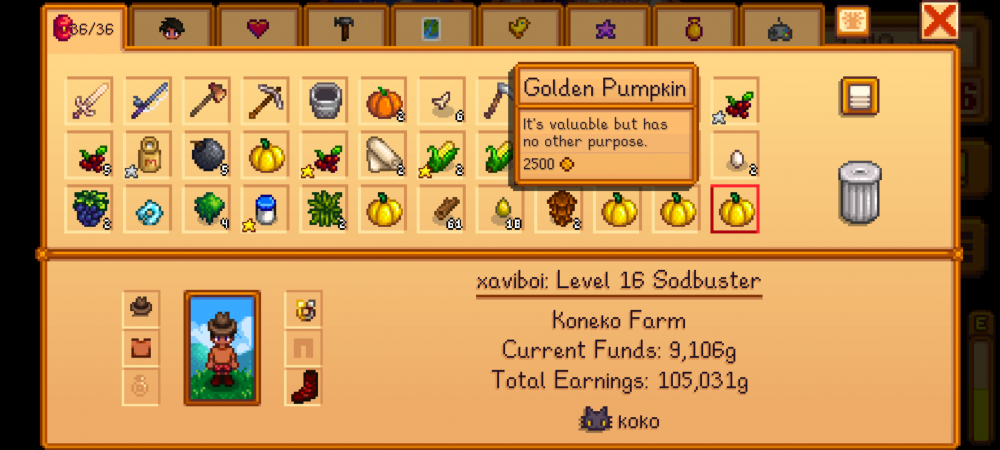
Task: Select the red boots equipment slot
Action: click(303, 386)
